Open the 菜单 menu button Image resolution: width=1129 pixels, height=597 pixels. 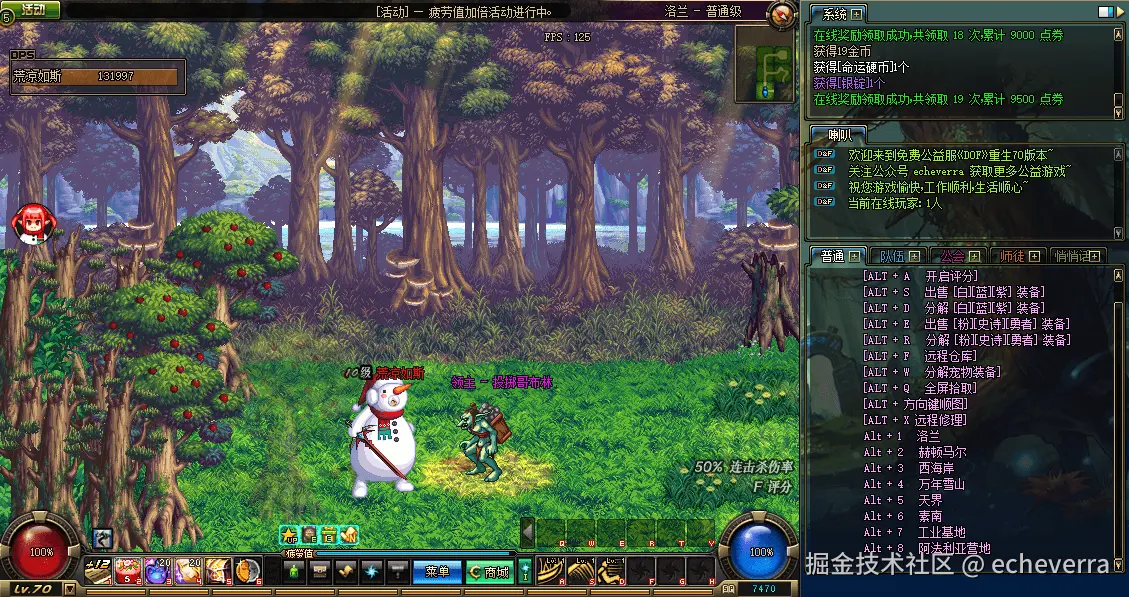click(x=437, y=572)
